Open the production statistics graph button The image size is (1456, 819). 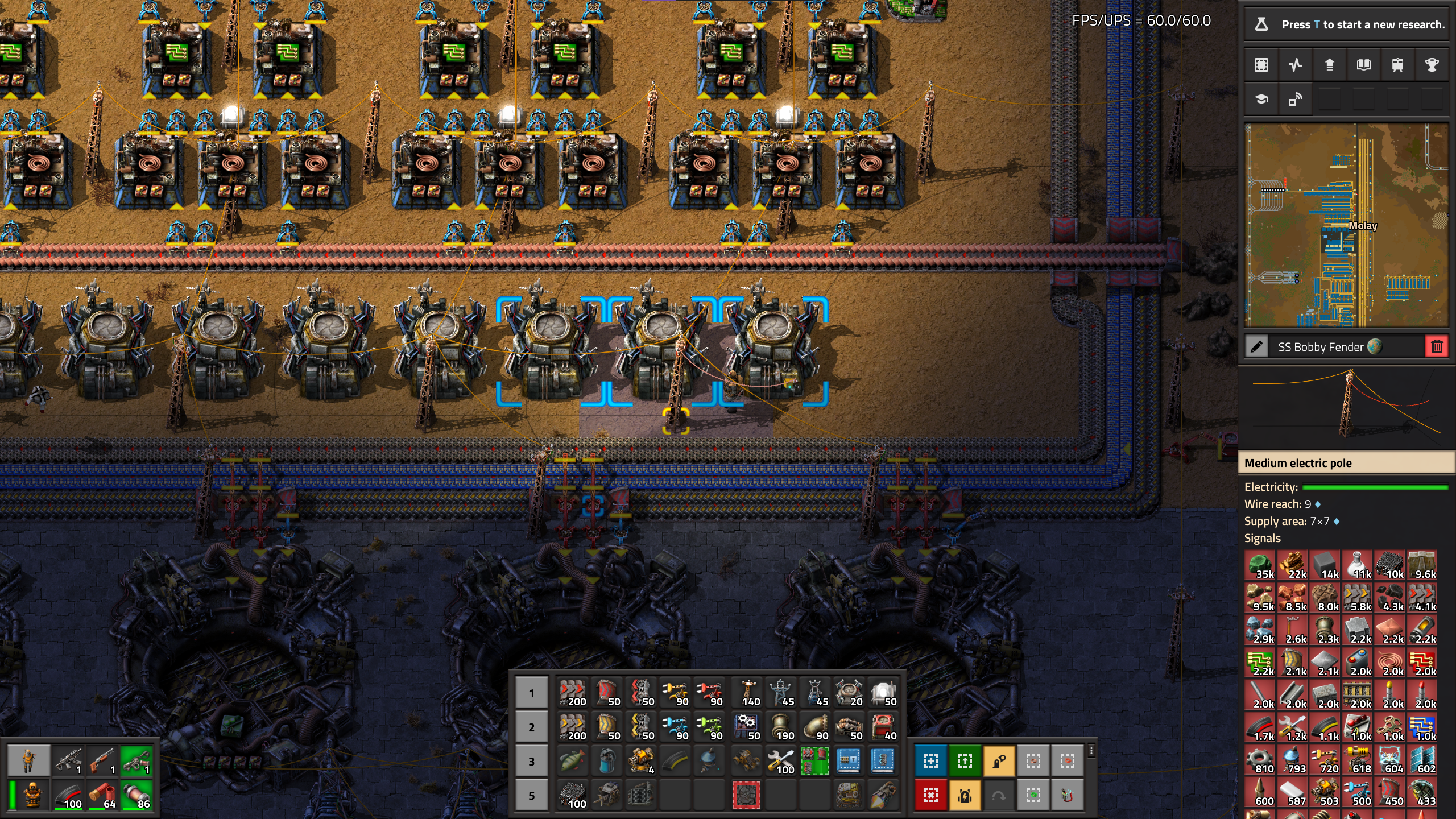coord(1296,65)
